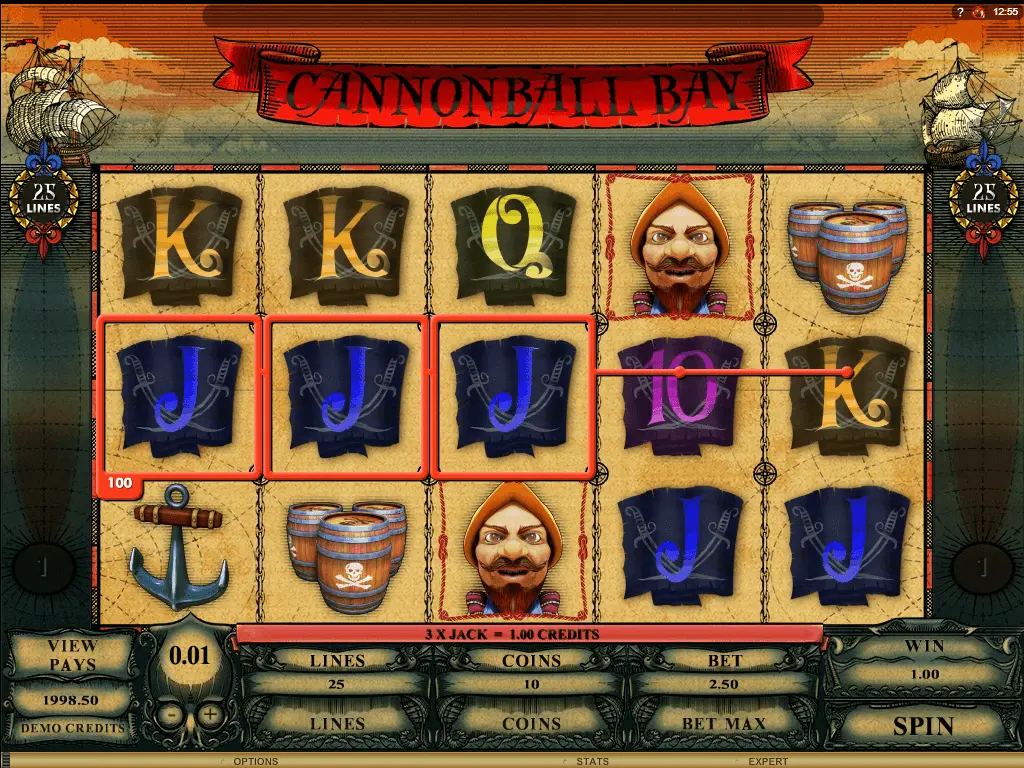Click the crossed-out globe icon
1024x768 pixels.
click(979, 12)
